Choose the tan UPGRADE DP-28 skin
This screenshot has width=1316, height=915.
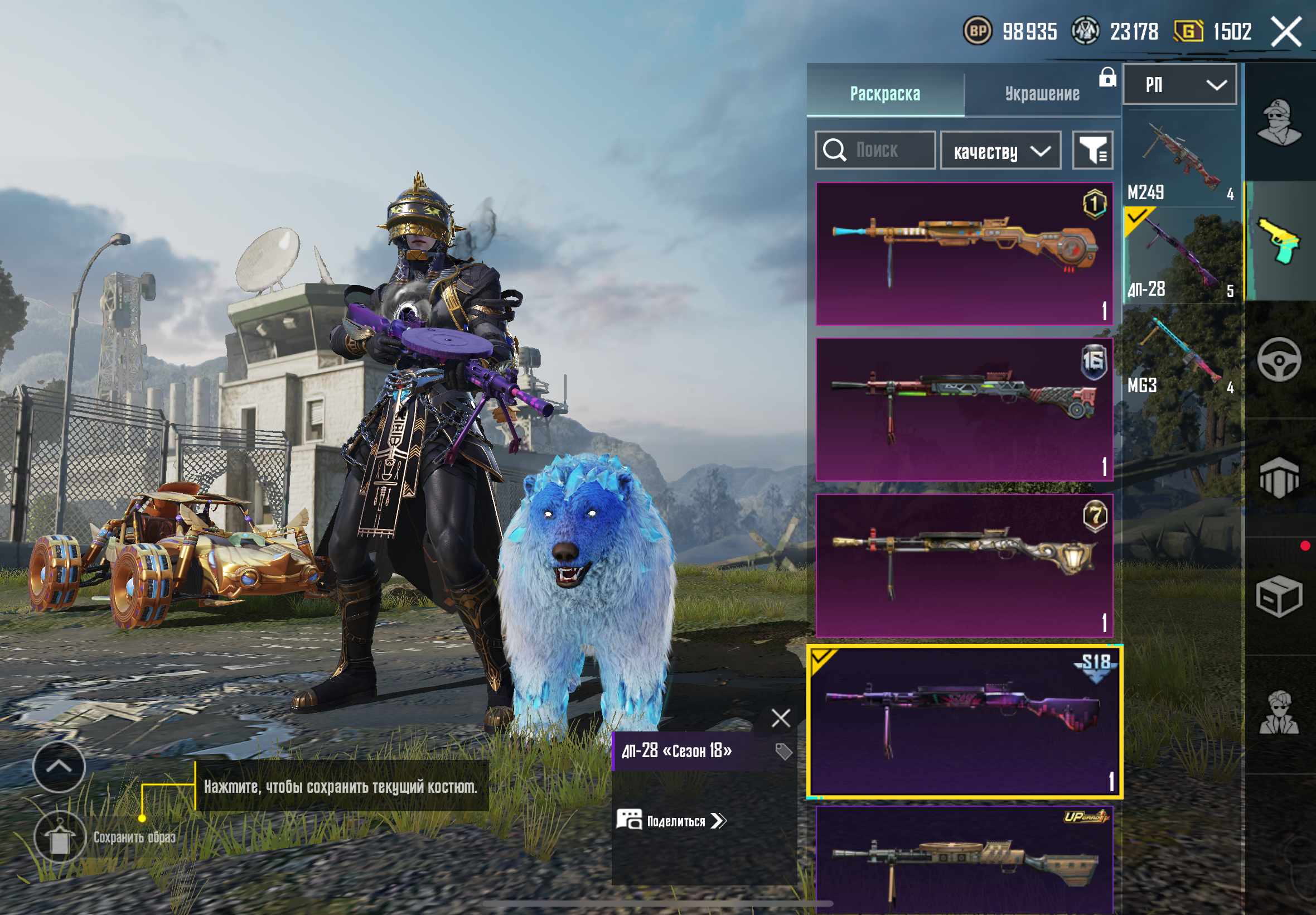point(964,860)
